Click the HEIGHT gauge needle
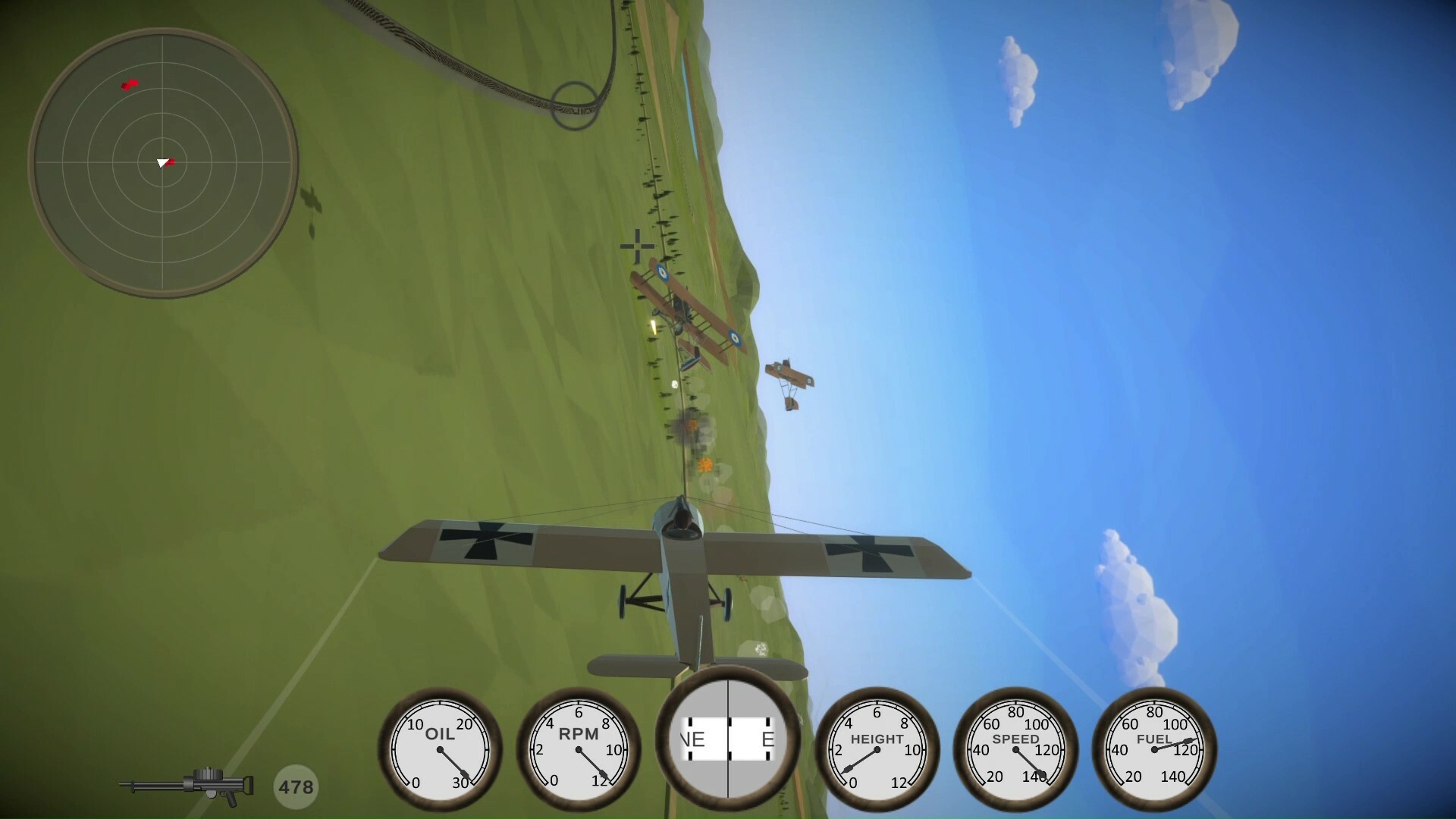Screen dimensions: 1456x819 pos(861,758)
